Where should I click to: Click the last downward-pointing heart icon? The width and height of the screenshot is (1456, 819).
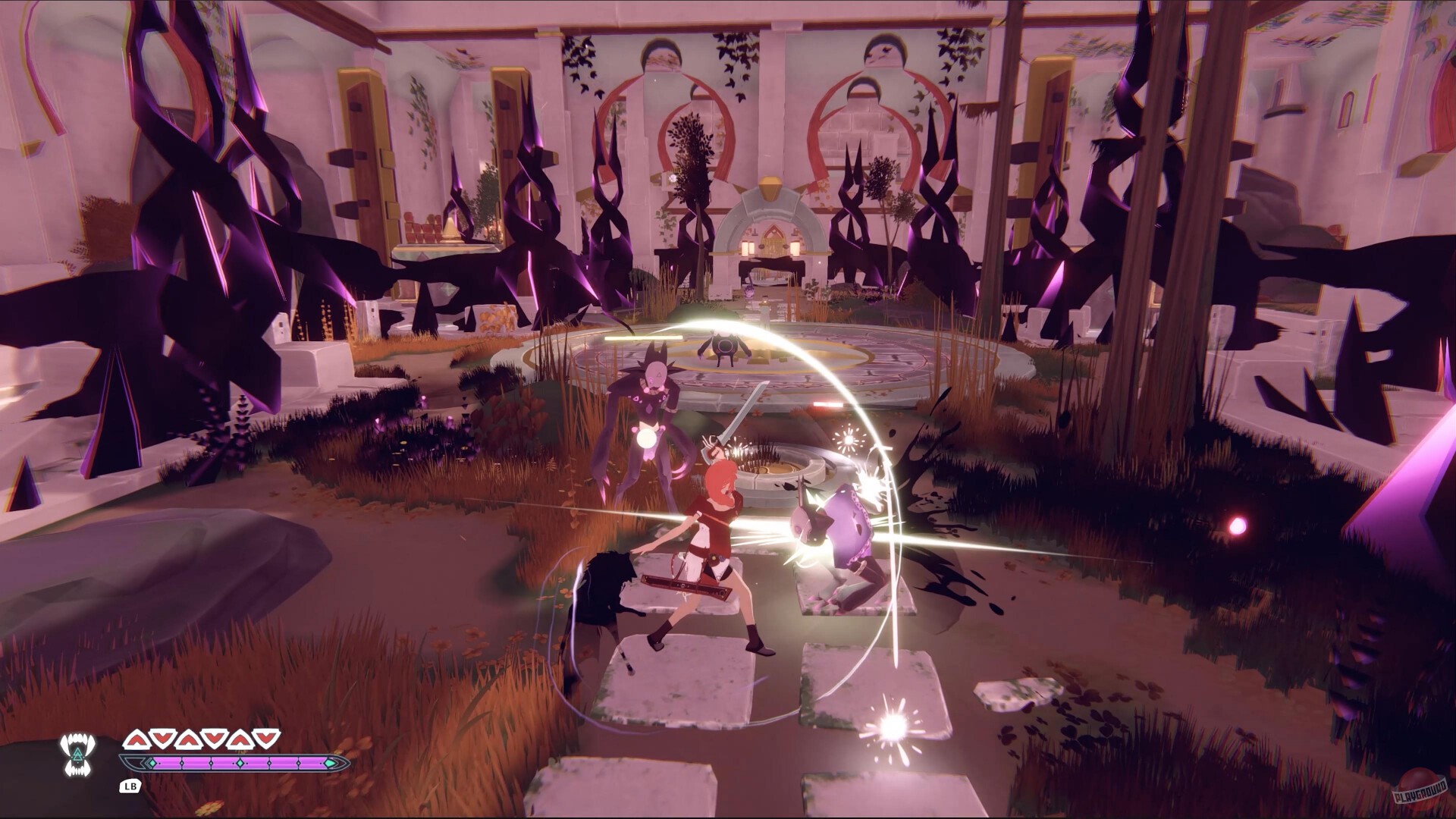tap(266, 738)
